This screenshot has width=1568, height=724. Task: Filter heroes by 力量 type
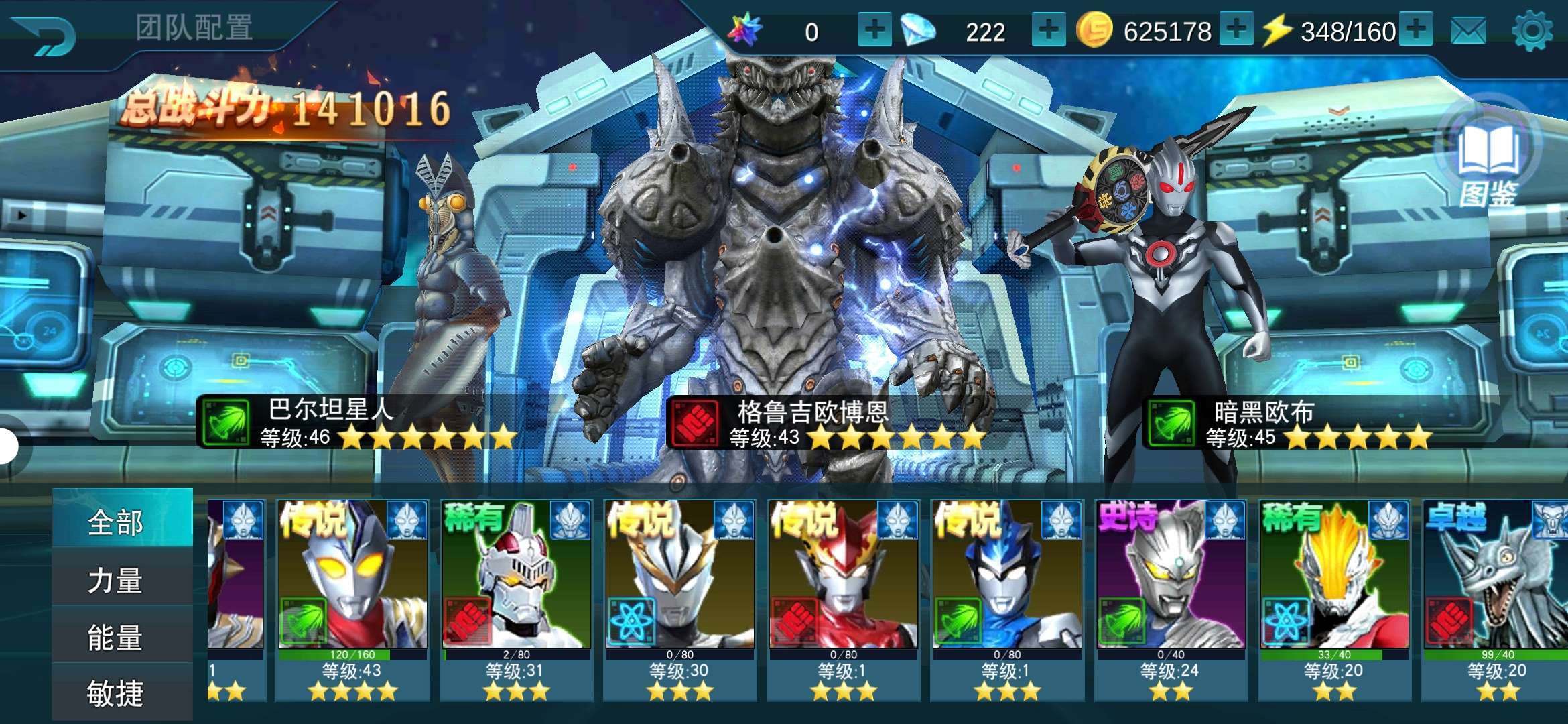[115, 581]
